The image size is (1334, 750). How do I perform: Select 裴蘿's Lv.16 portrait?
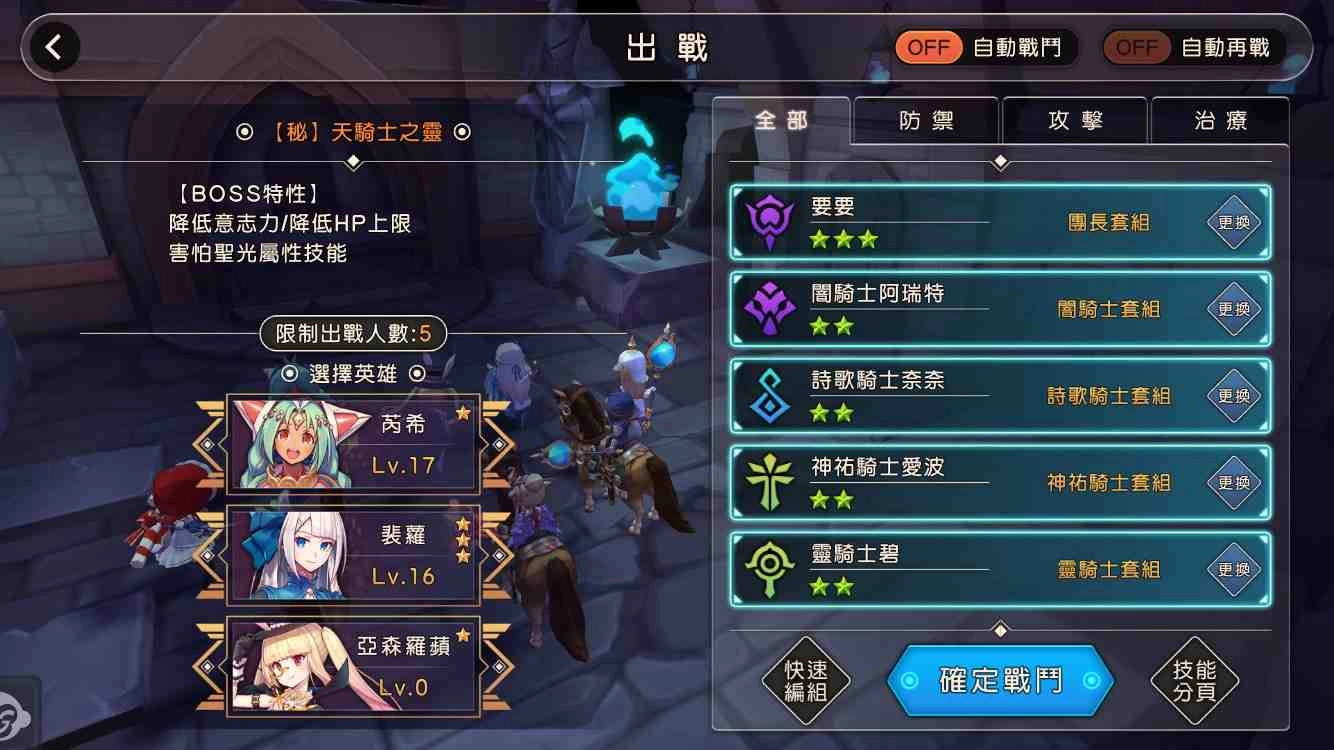coord(355,553)
